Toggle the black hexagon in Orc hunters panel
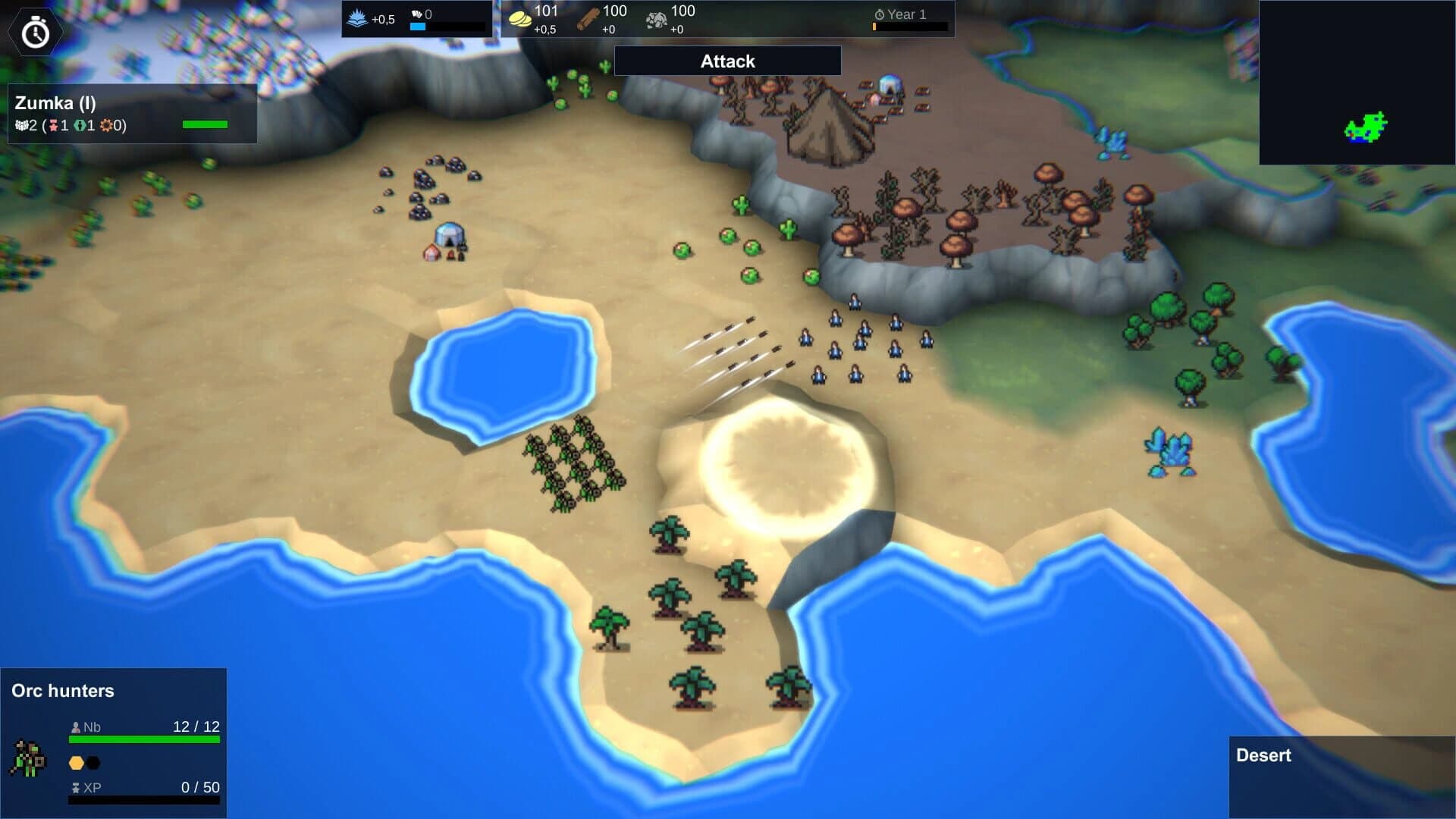The image size is (1456, 819). coord(93,764)
